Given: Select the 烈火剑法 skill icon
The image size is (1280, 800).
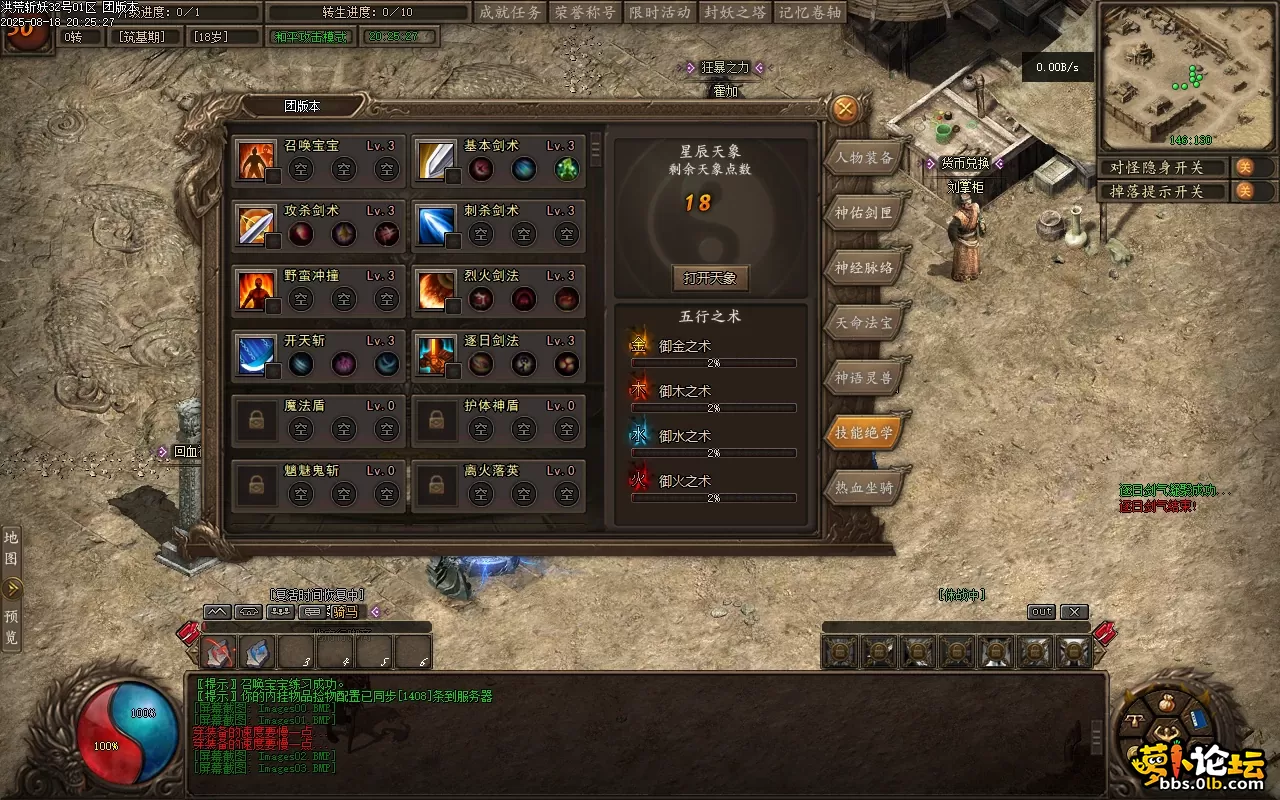Looking at the screenshot, I should [436, 290].
